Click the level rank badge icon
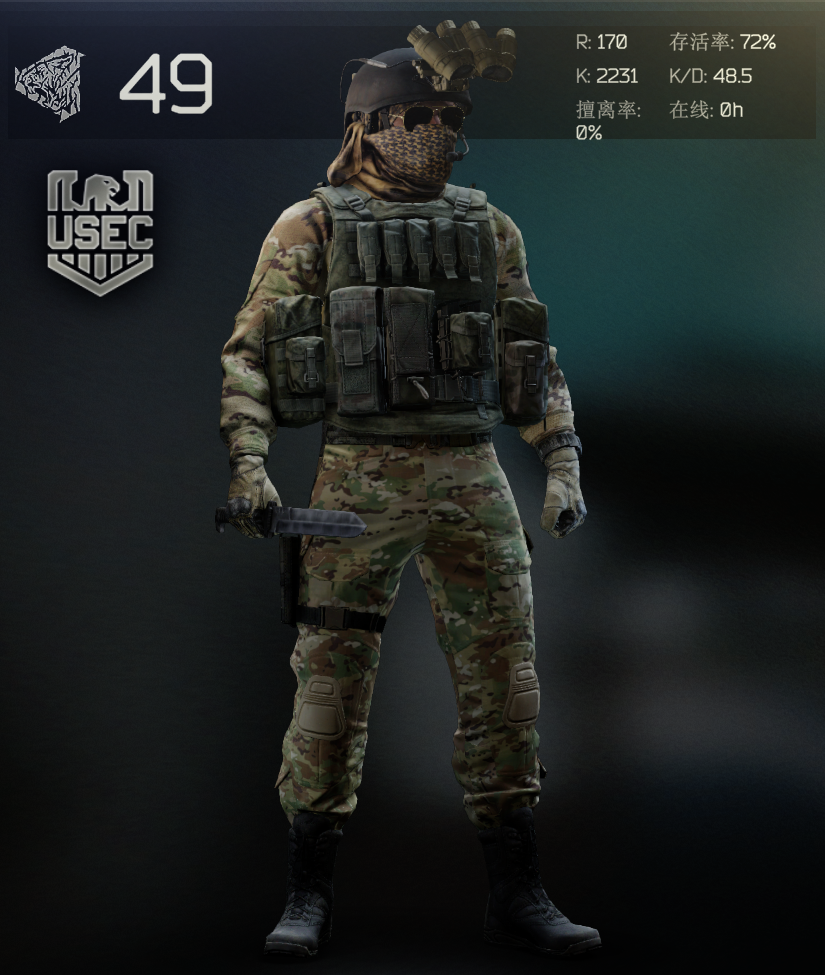Viewport: 825px width, 975px height. point(50,82)
